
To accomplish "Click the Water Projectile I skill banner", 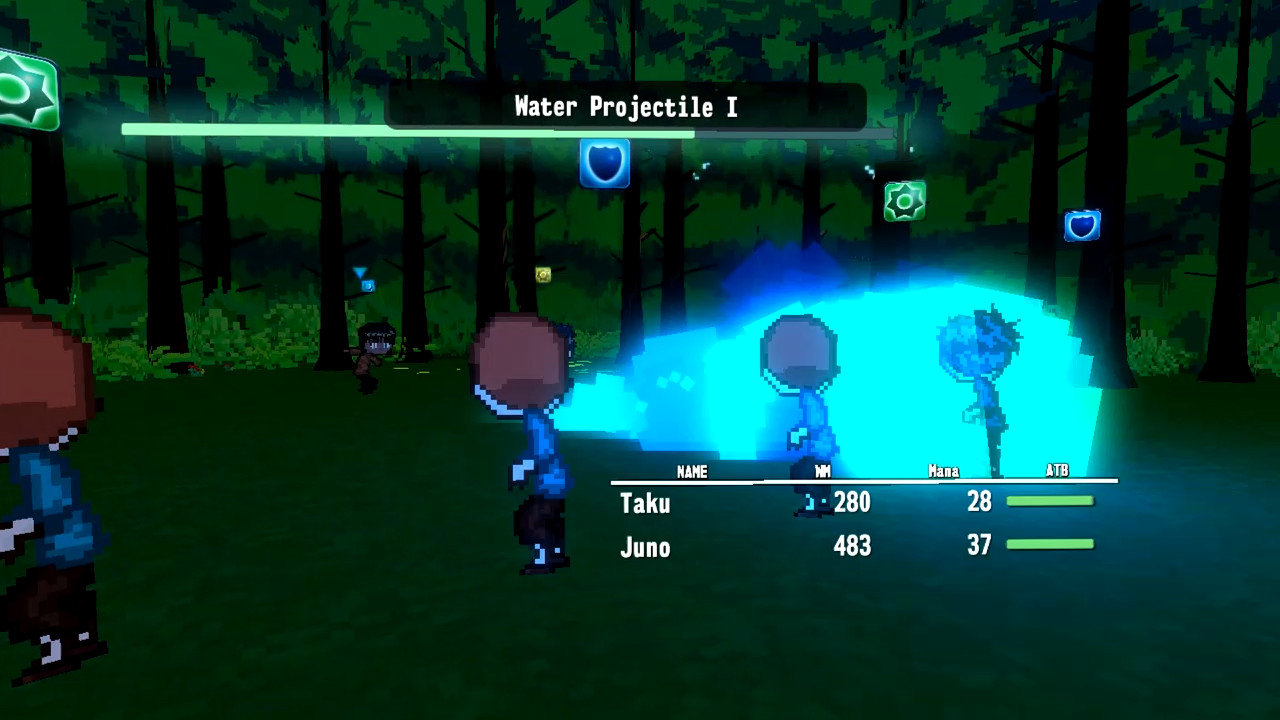I will pos(626,107).
